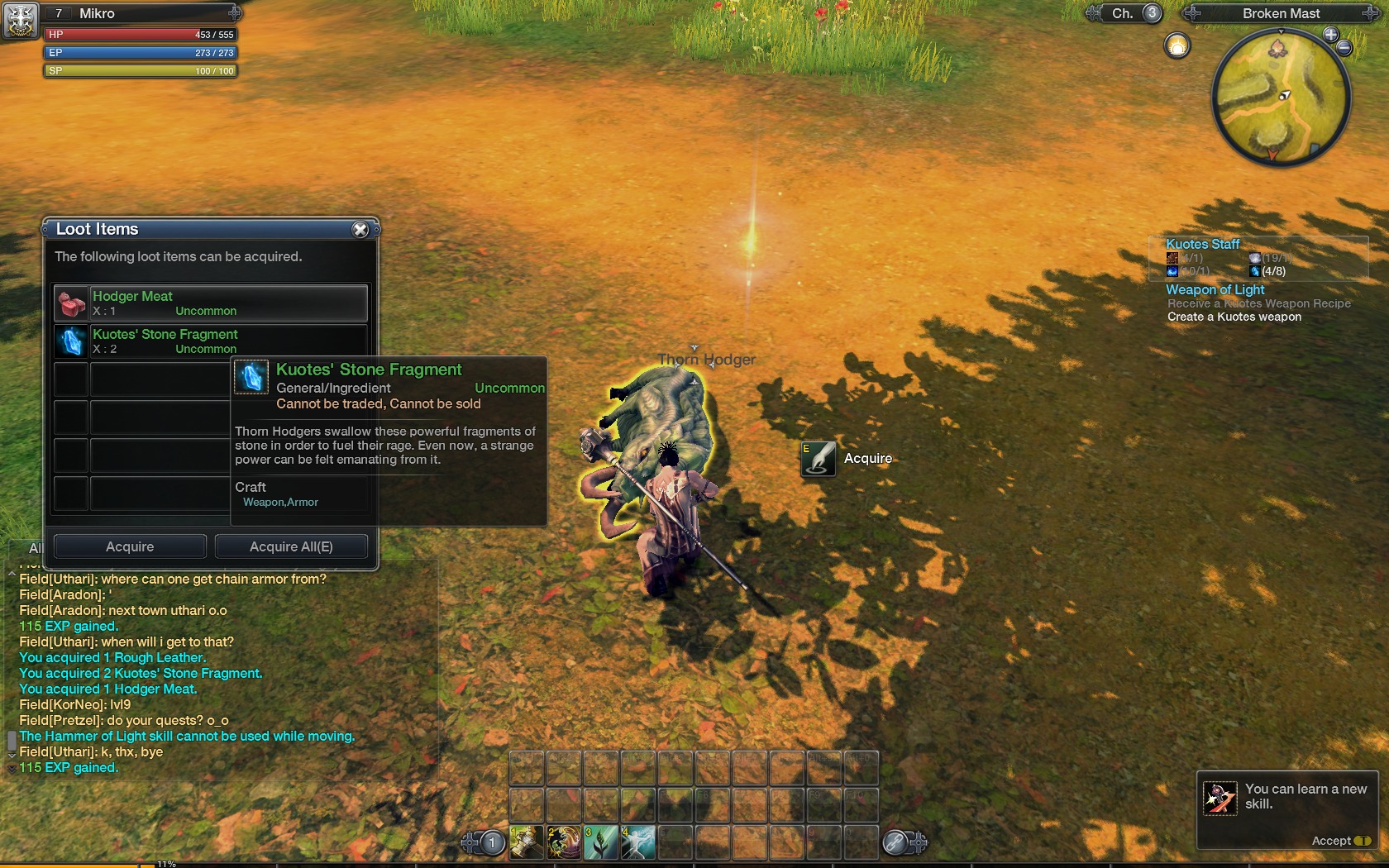Use the swirling energy skill in slot 2

click(x=564, y=842)
